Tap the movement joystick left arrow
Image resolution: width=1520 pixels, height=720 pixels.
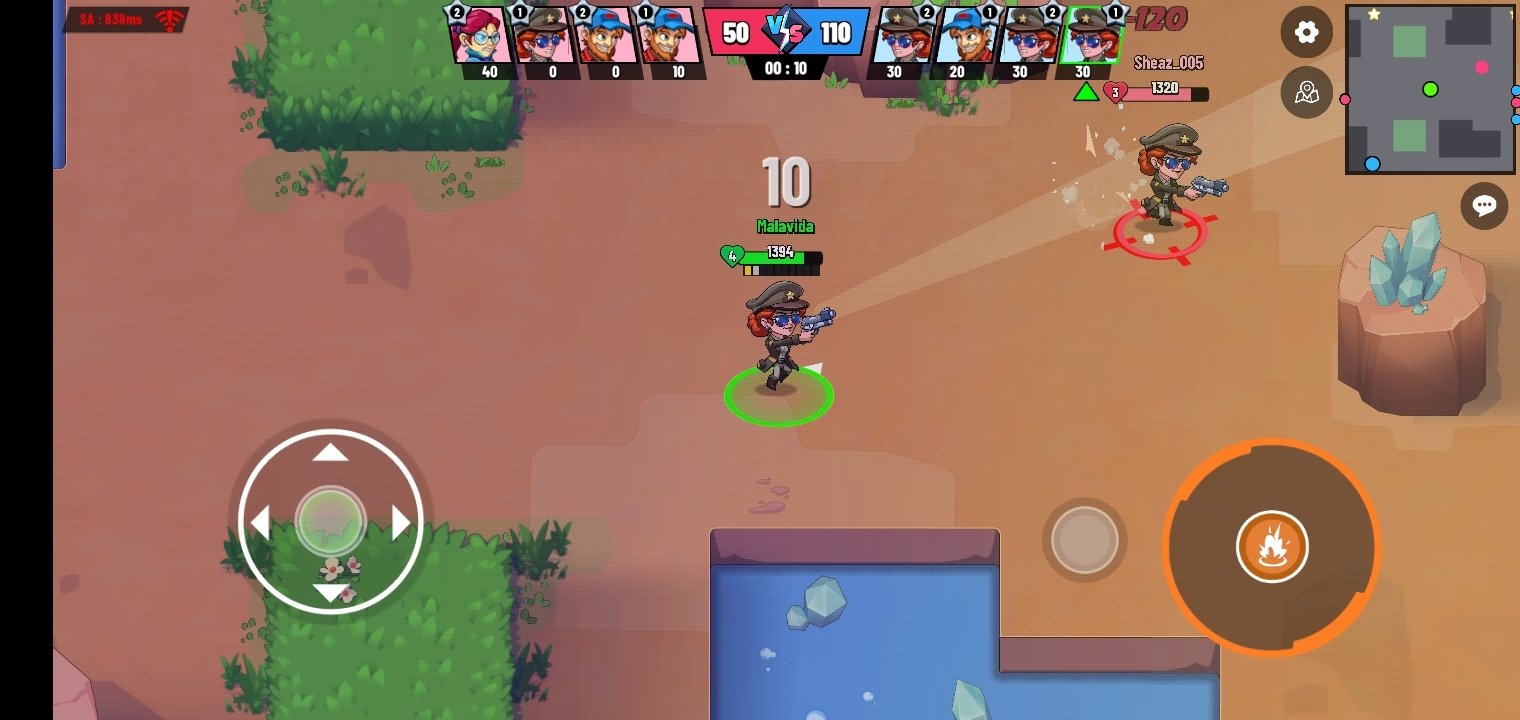point(260,522)
